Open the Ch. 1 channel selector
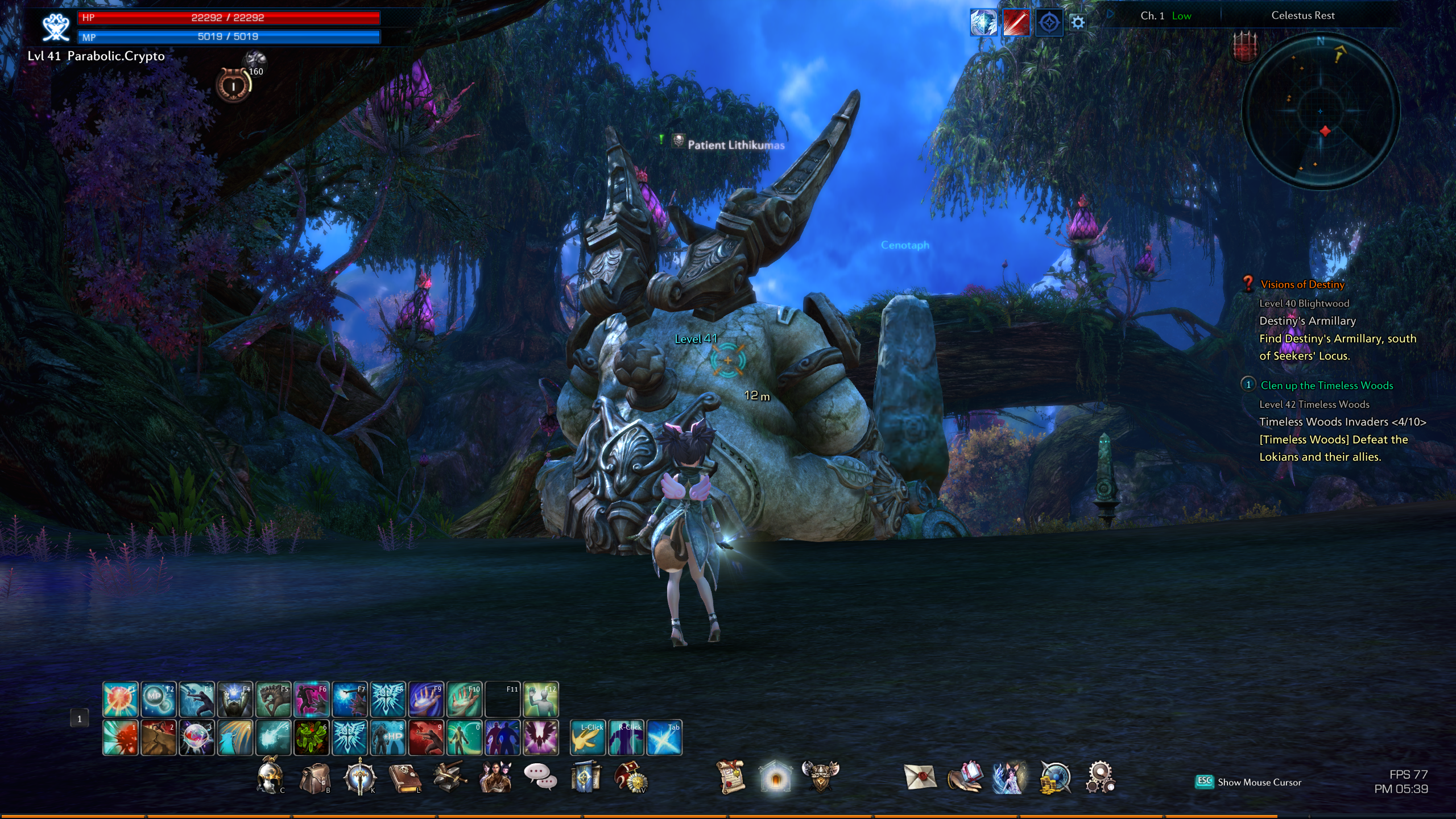The width and height of the screenshot is (1456, 819). (x=1152, y=16)
